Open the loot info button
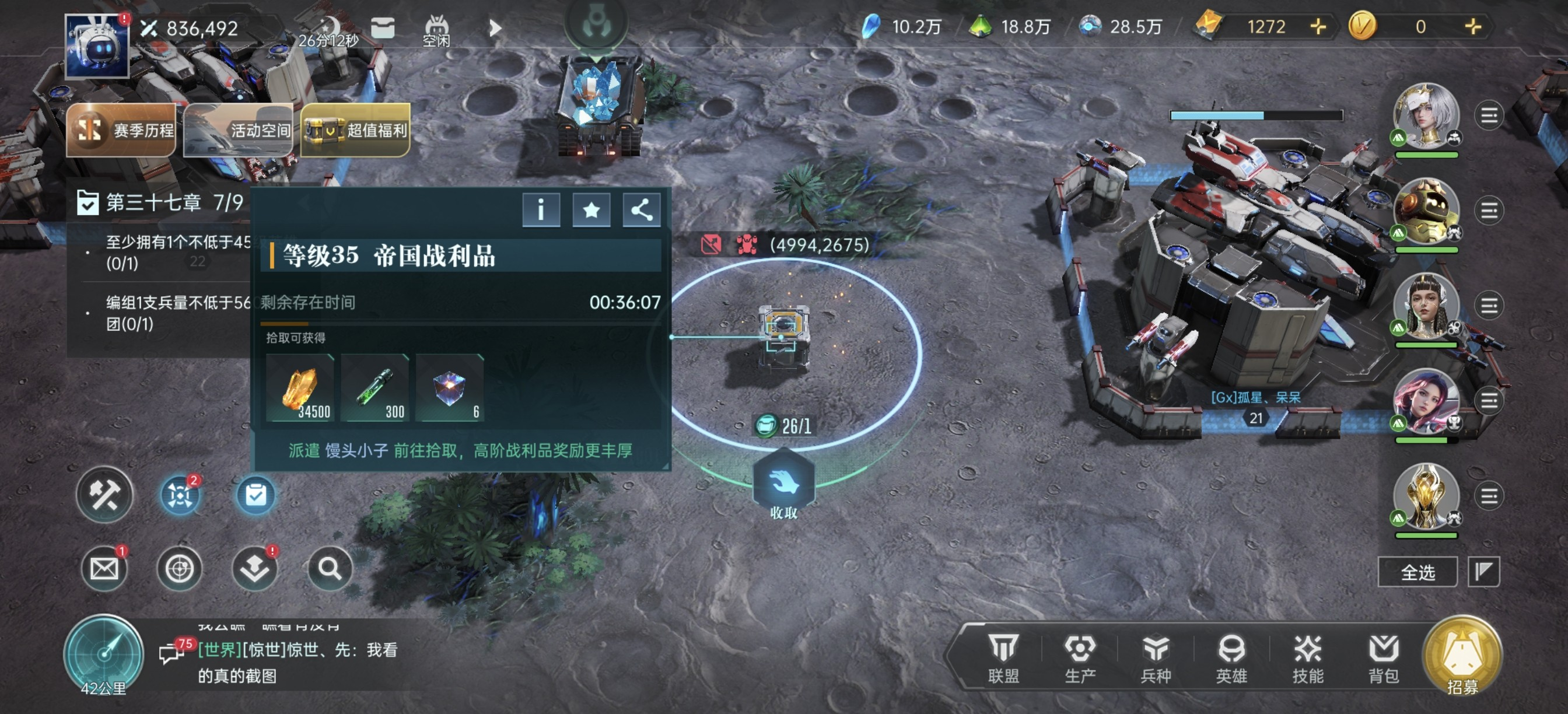Screen dimensions: 1568x714 pyautogui.click(x=541, y=210)
